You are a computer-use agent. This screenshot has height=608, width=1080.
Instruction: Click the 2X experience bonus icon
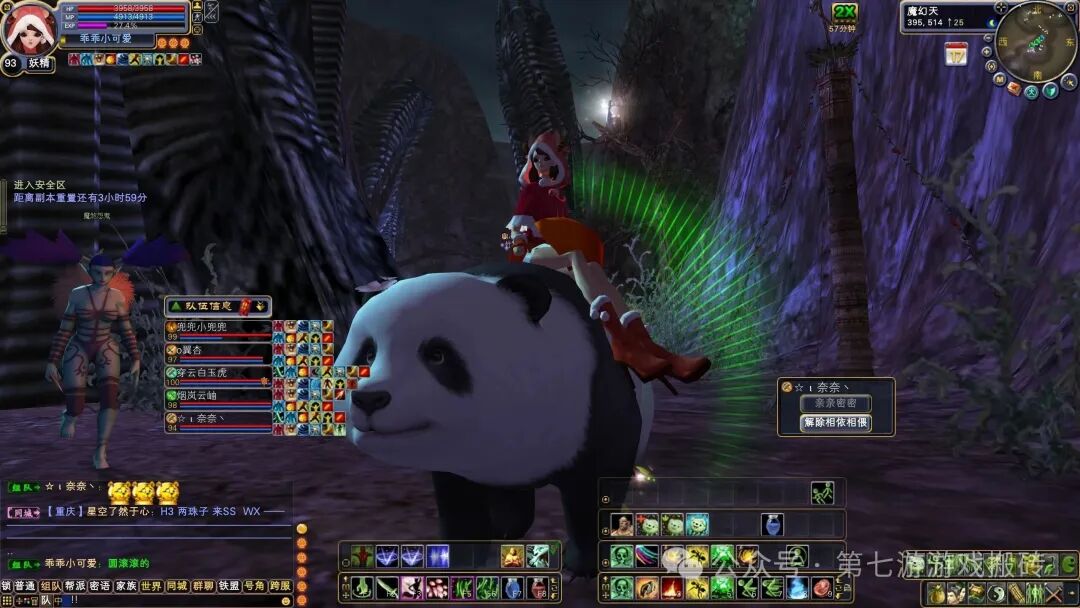(845, 13)
